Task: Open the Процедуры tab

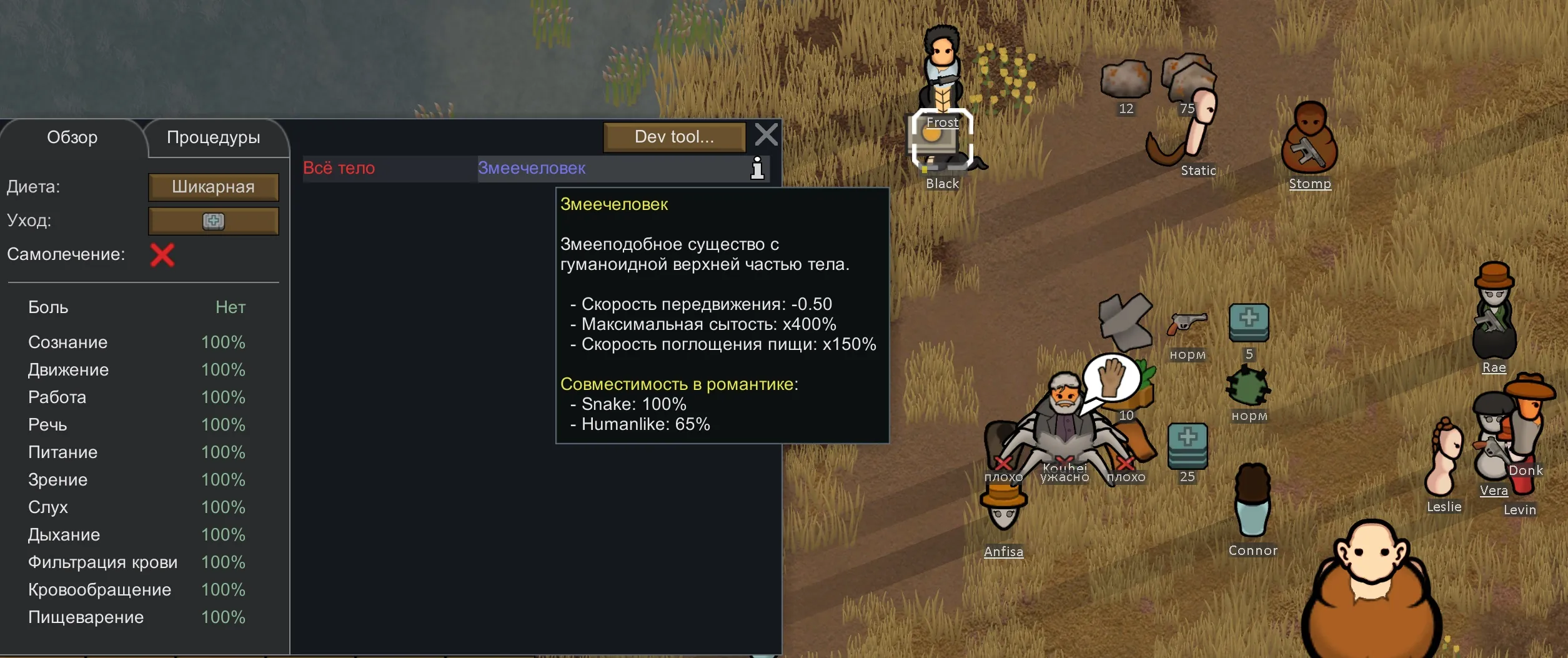Action: [213, 137]
